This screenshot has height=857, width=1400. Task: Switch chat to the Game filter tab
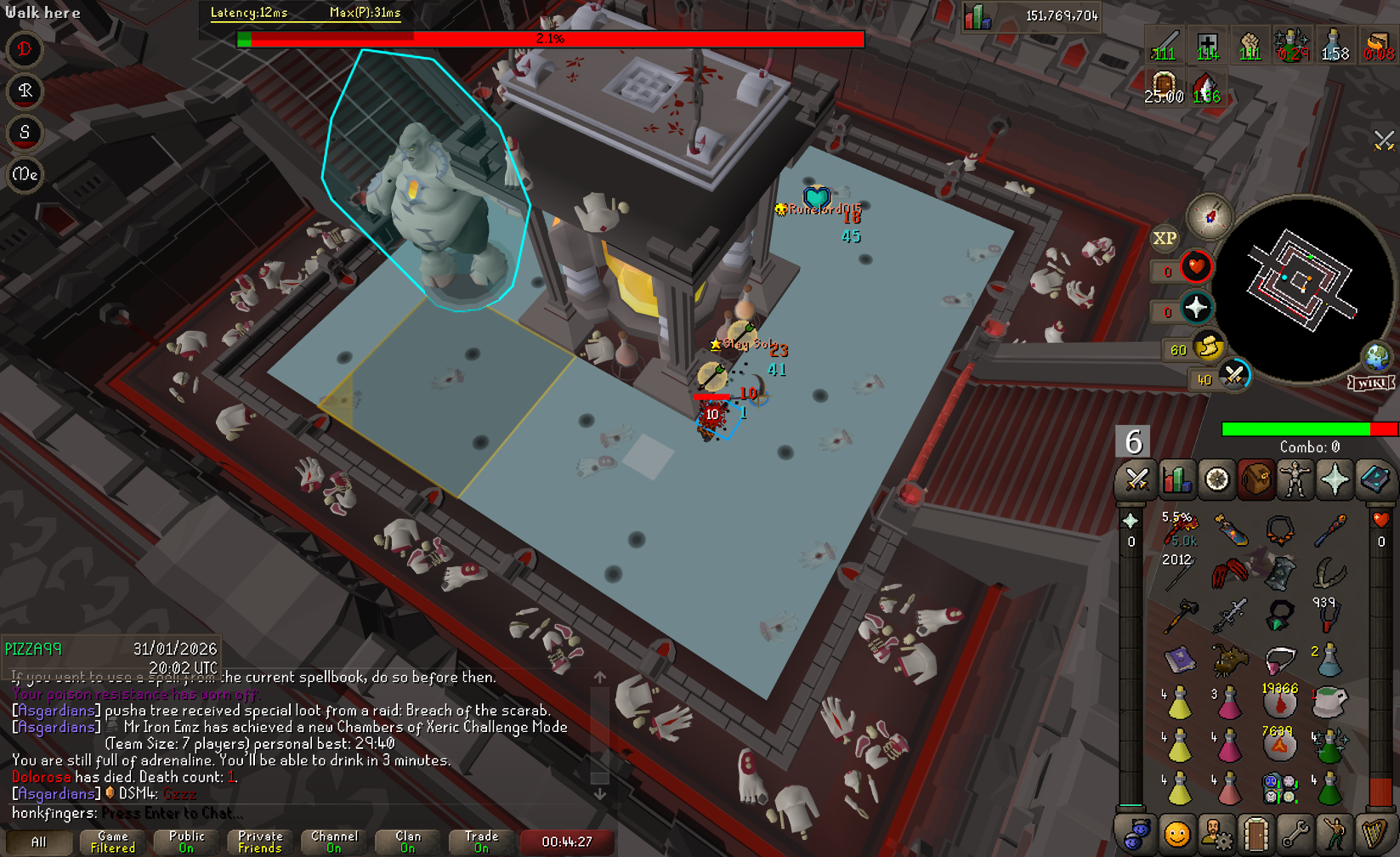(x=112, y=842)
